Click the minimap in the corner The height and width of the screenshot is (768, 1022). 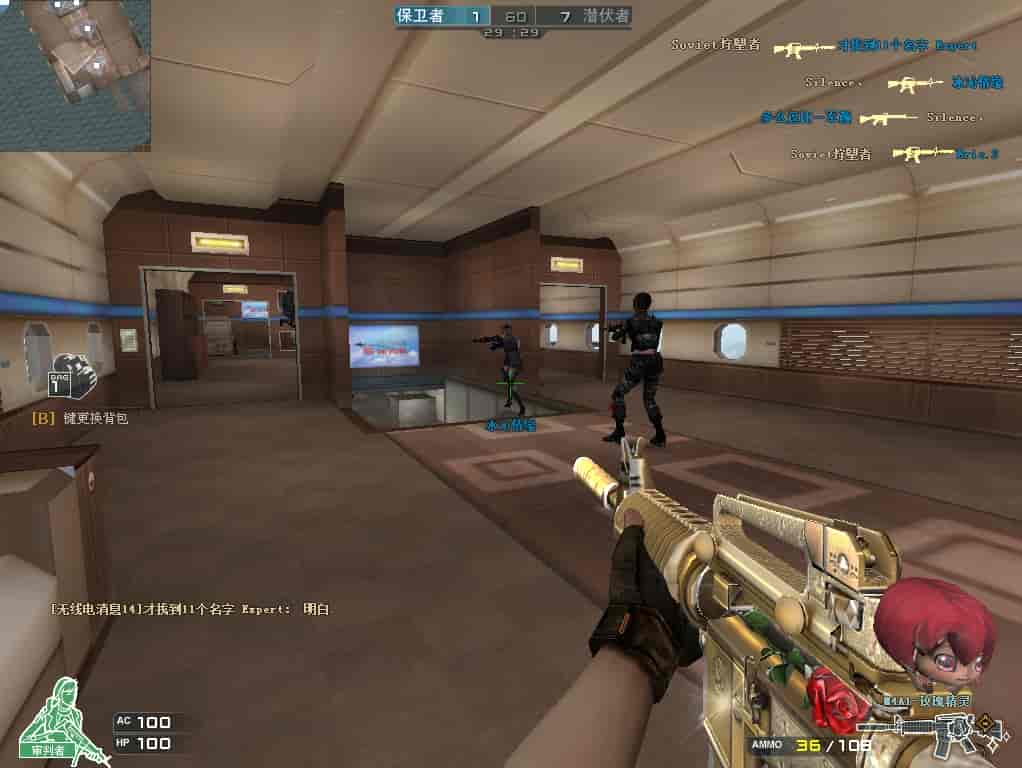75,75
